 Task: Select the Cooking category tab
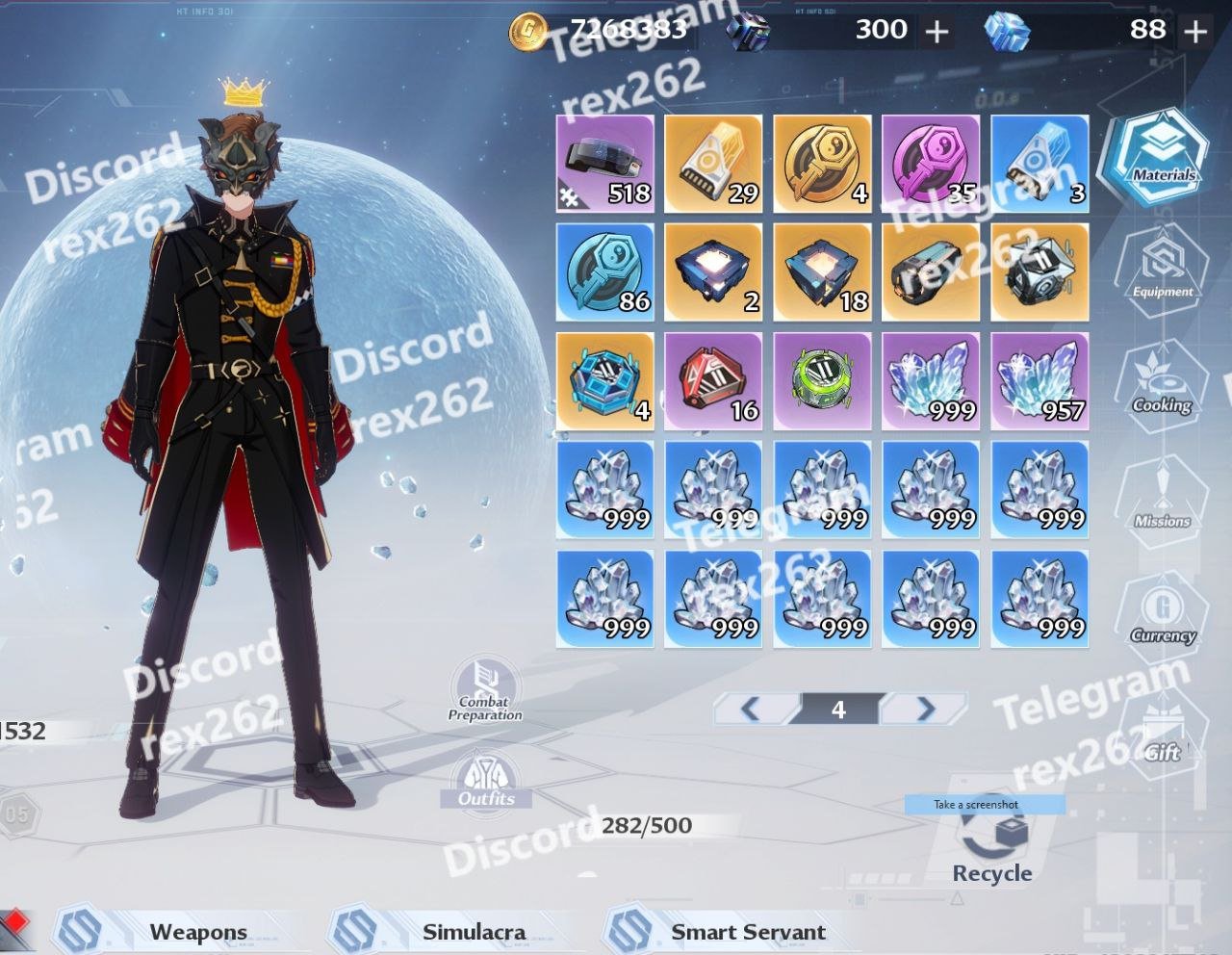click(x=1161, y=386)
